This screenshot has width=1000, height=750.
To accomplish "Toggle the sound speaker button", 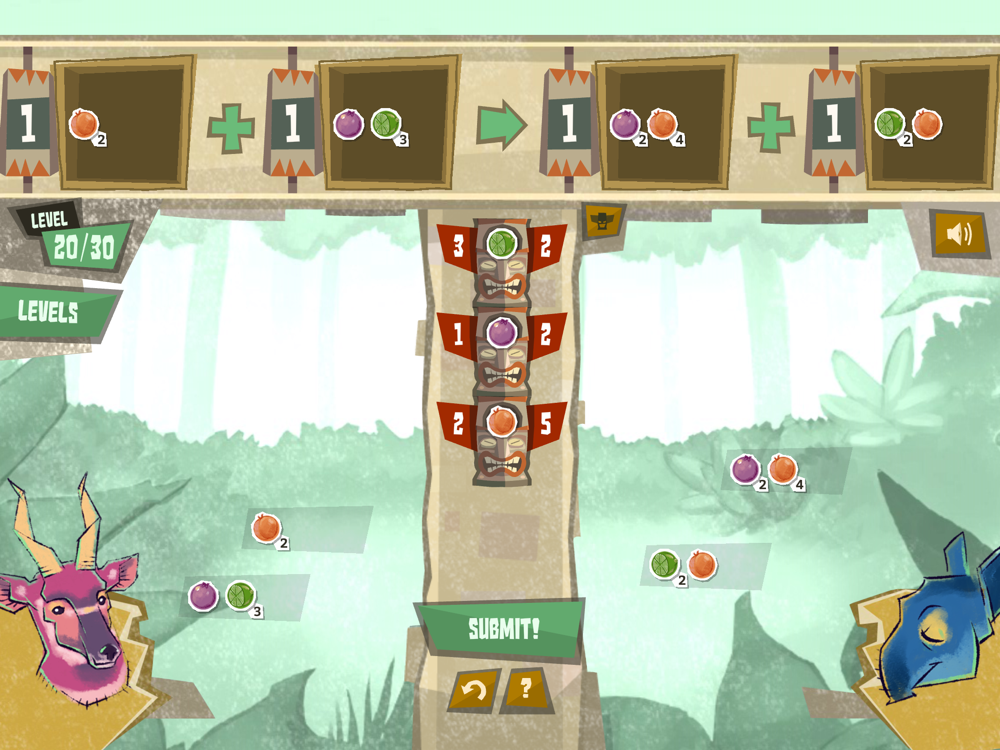I will pos(958,234).
